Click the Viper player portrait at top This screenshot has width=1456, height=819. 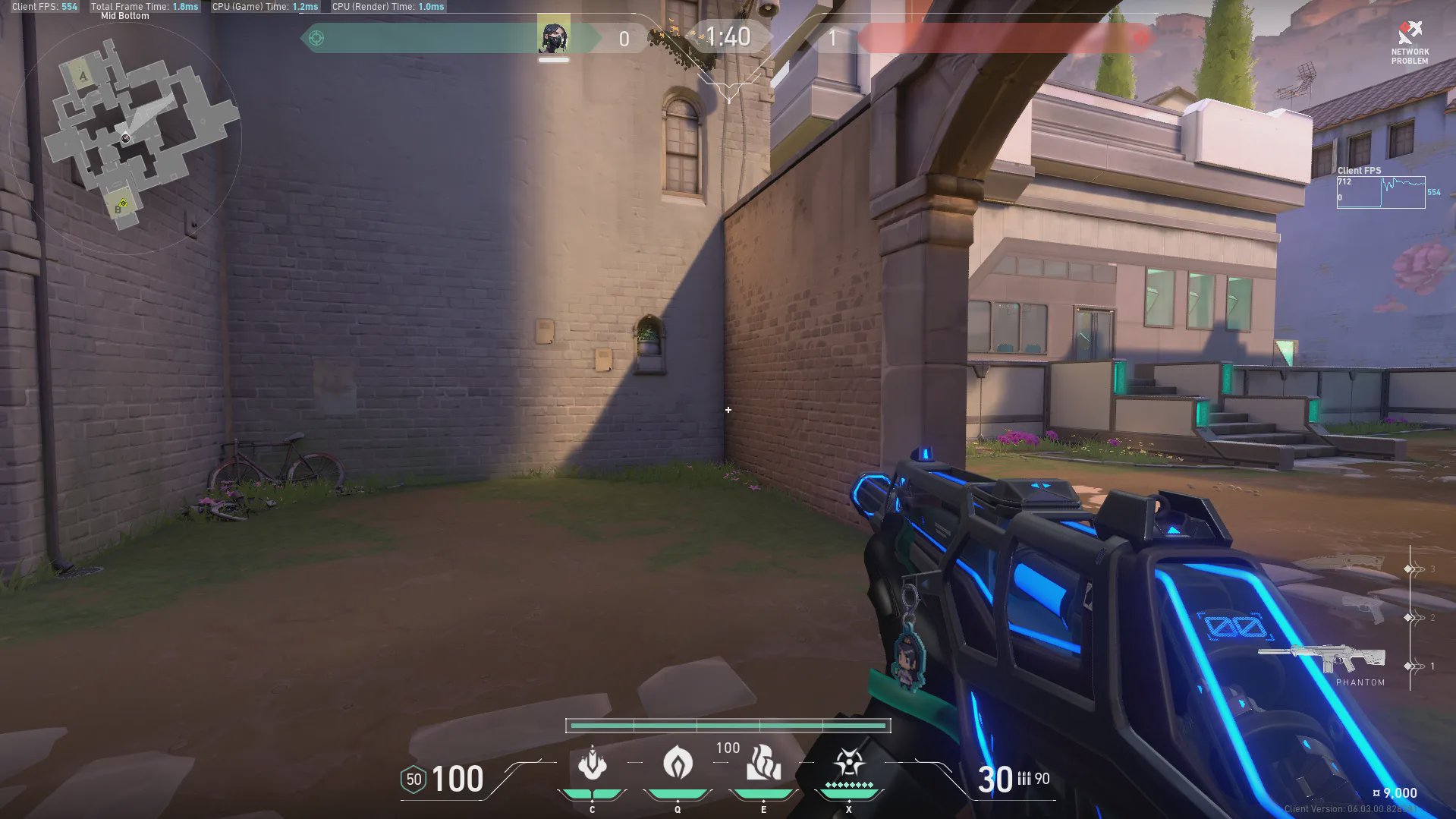coord(553,37)
